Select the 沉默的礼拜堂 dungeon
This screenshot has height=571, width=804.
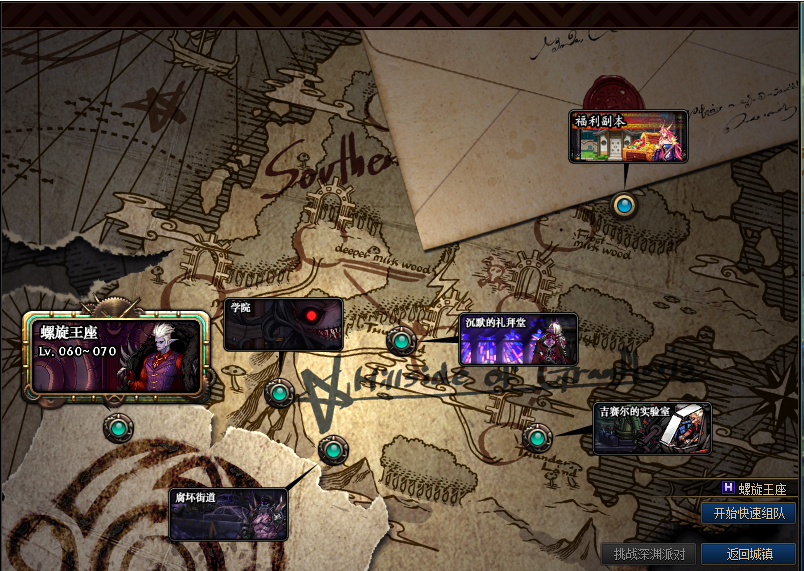click(x=518, y=340)
